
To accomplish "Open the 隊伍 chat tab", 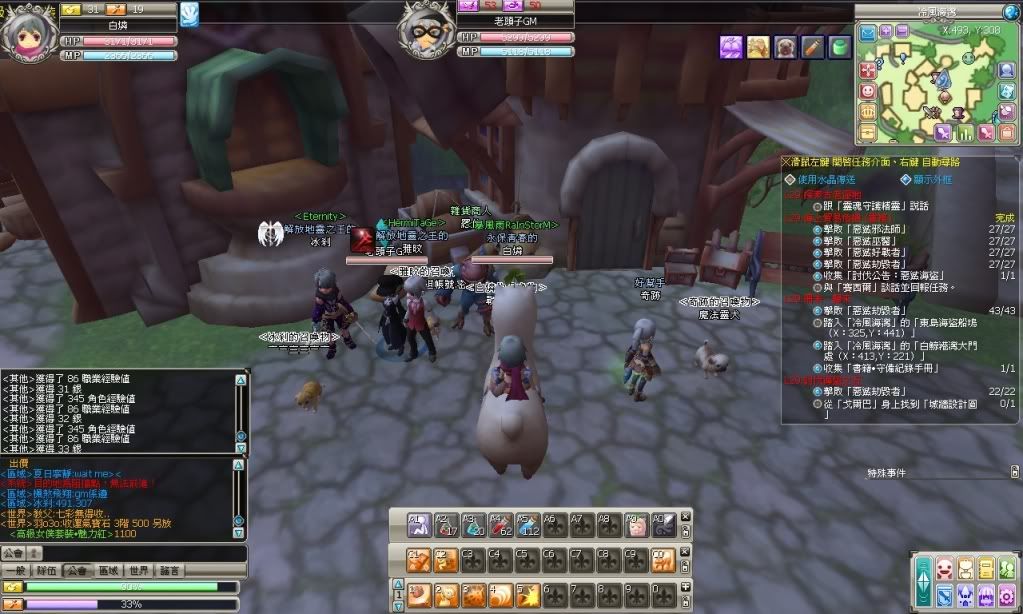I will [44, 570].
